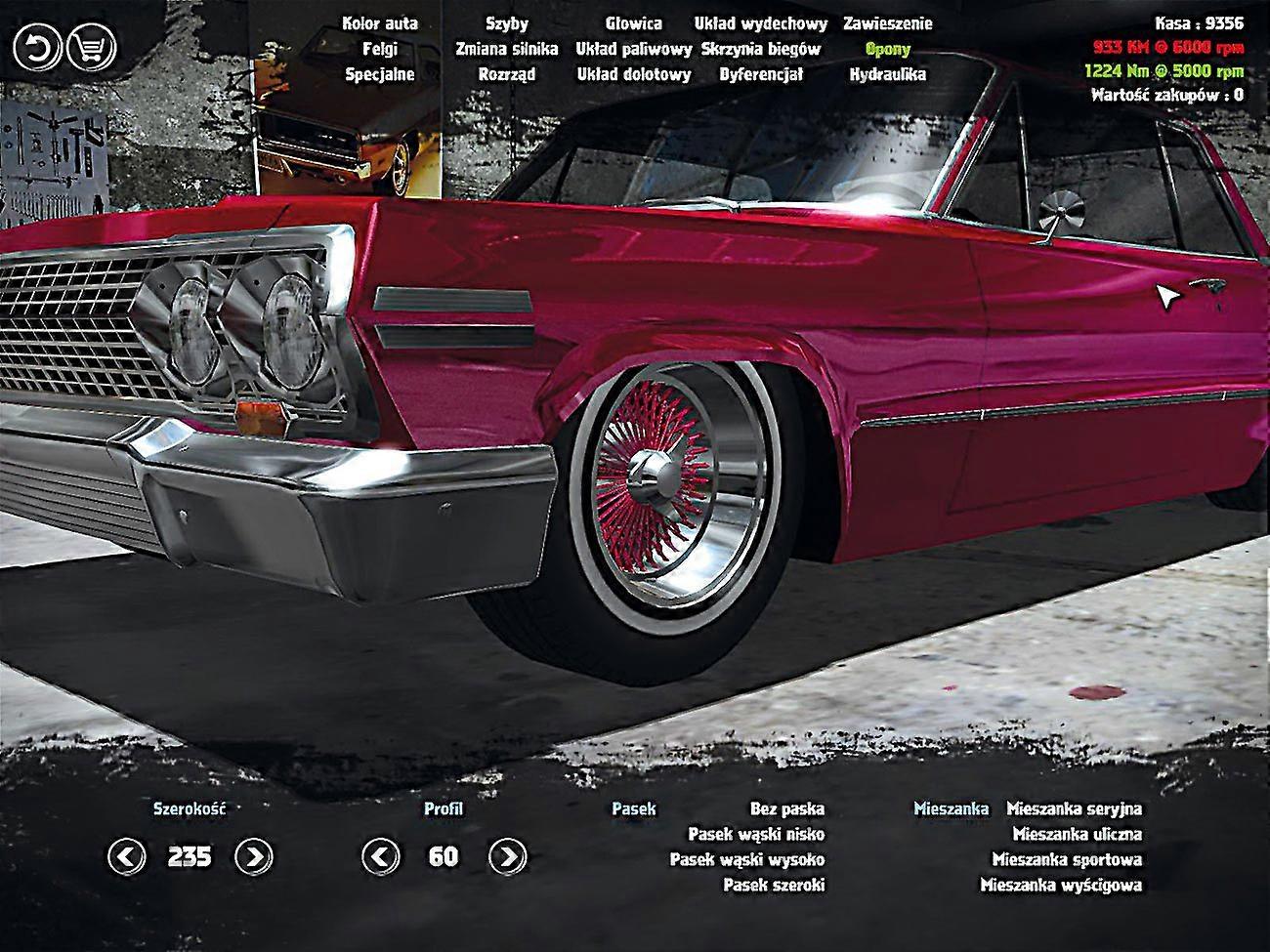
Task: Select Mieszanka sportowa compound
Action: [x=1068, y=860]
